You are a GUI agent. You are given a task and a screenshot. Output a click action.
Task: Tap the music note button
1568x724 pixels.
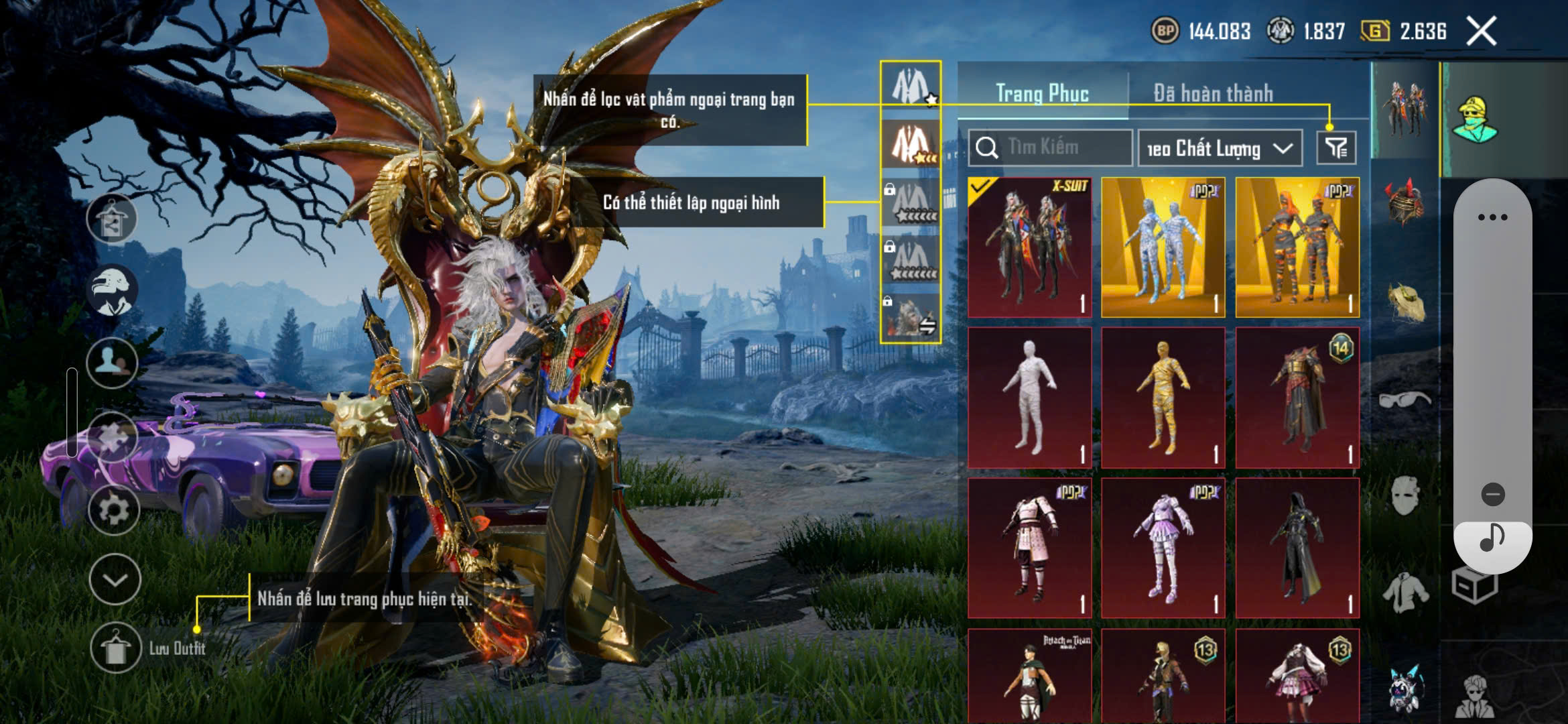click(1492, 538)
